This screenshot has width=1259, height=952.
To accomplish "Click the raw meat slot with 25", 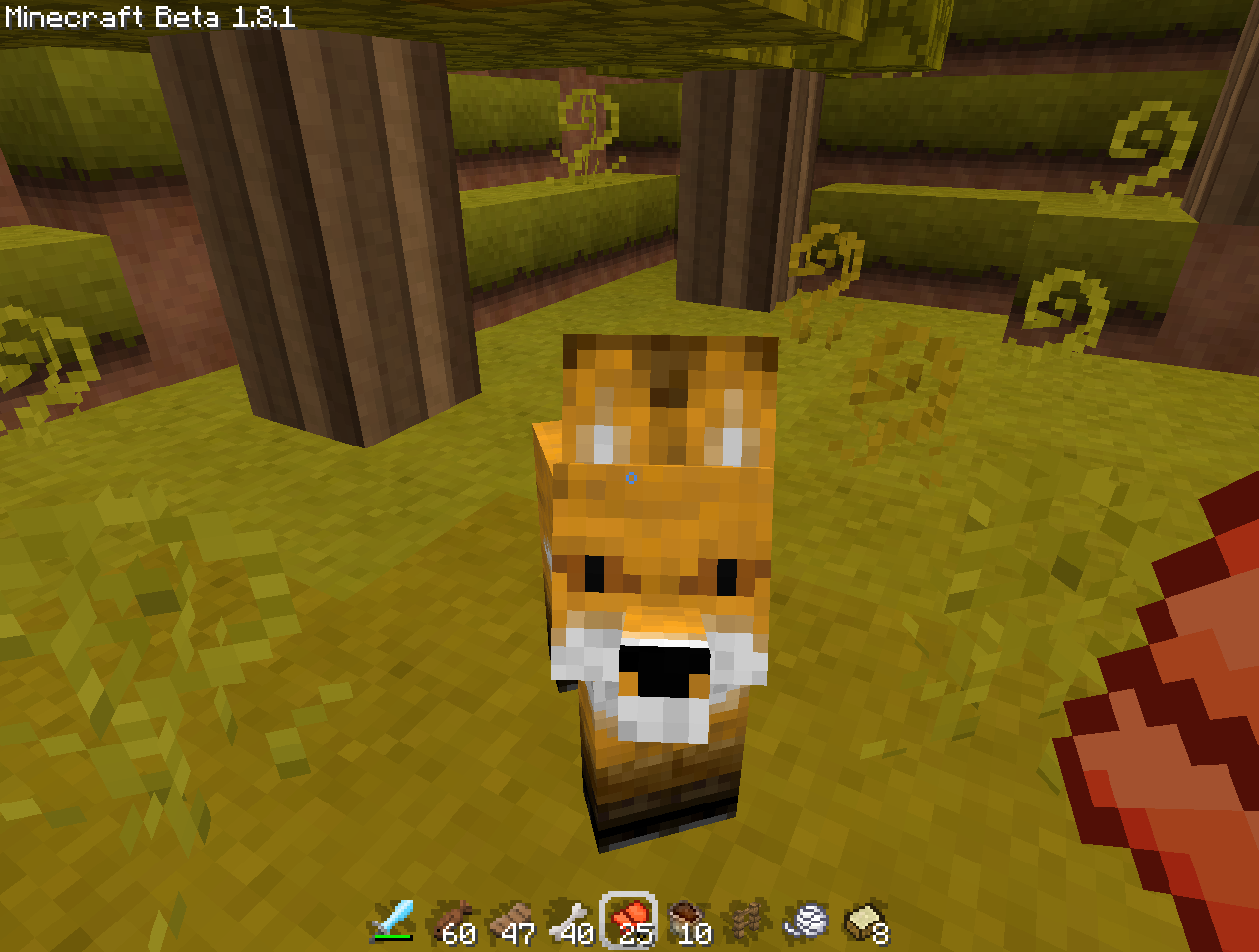I will click(630, 922).
